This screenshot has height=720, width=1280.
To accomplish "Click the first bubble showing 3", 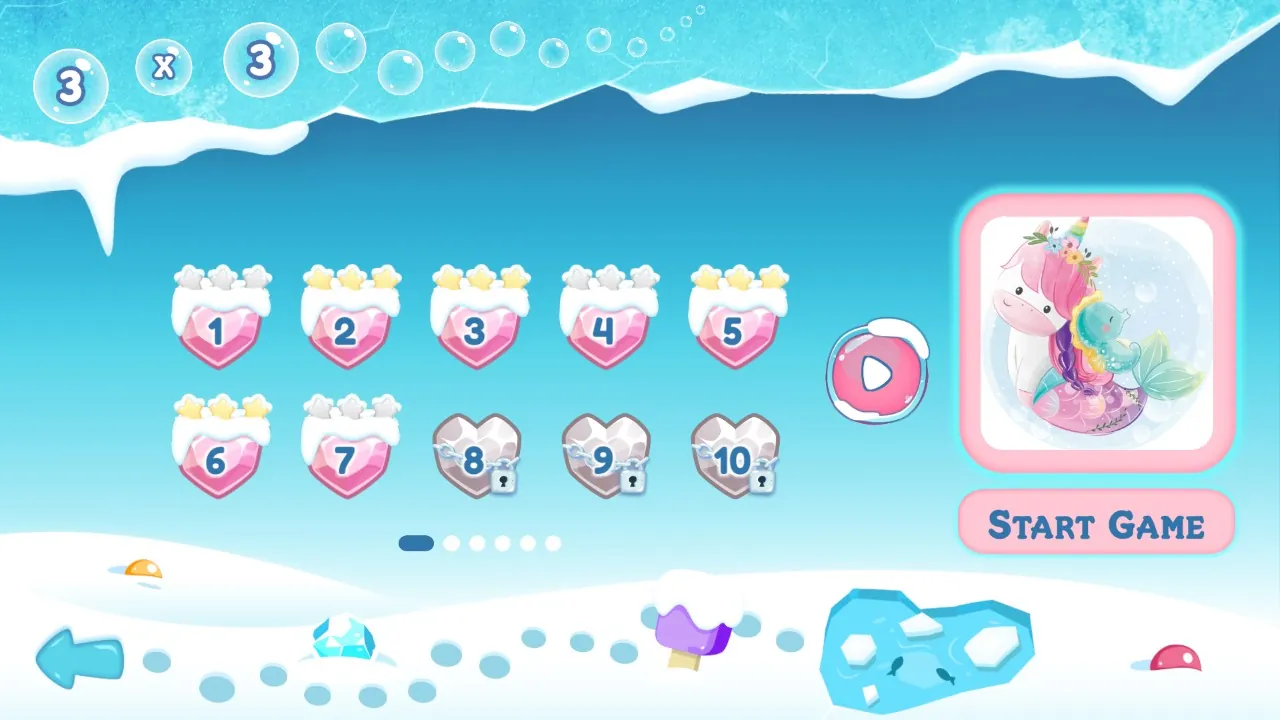I will 70,86.
